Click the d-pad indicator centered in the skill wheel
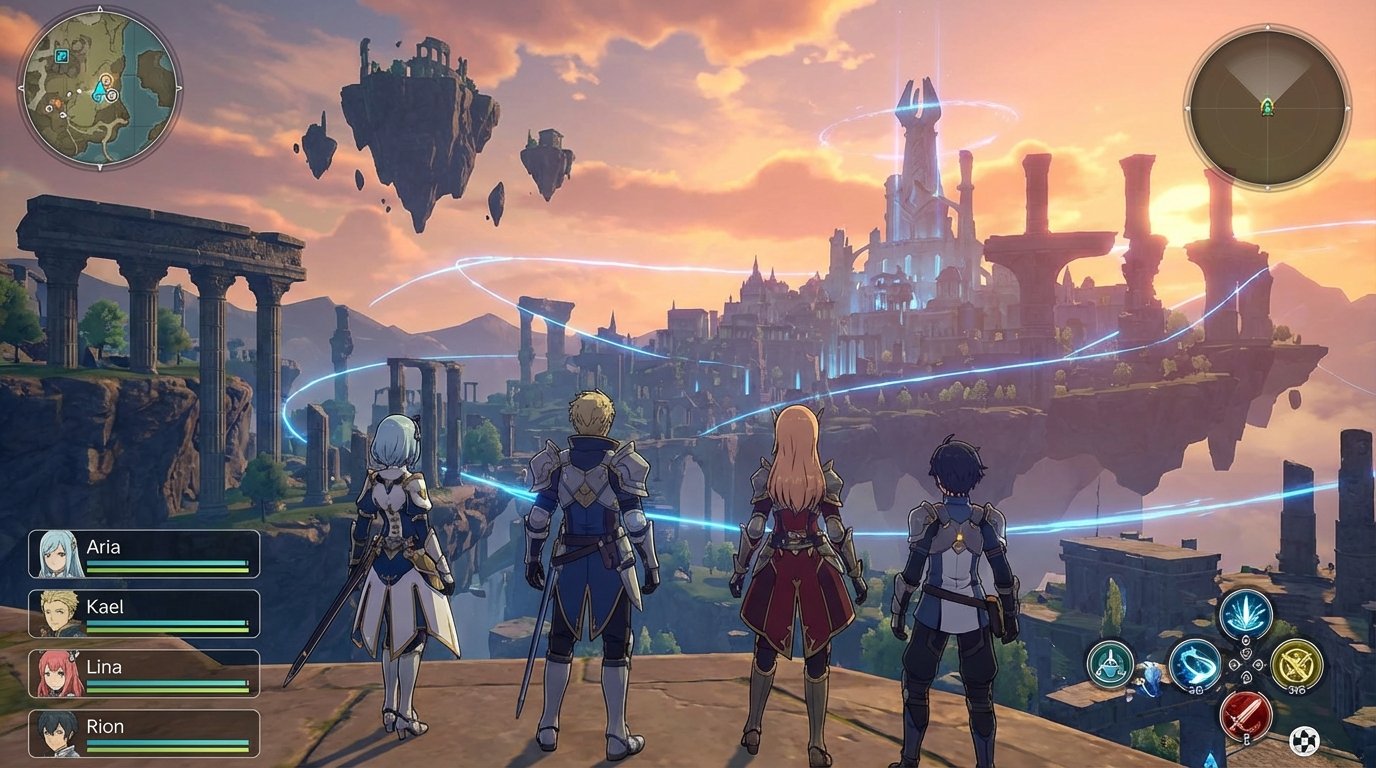This screenshot has height=768, width=1376. pos(1245,664)
